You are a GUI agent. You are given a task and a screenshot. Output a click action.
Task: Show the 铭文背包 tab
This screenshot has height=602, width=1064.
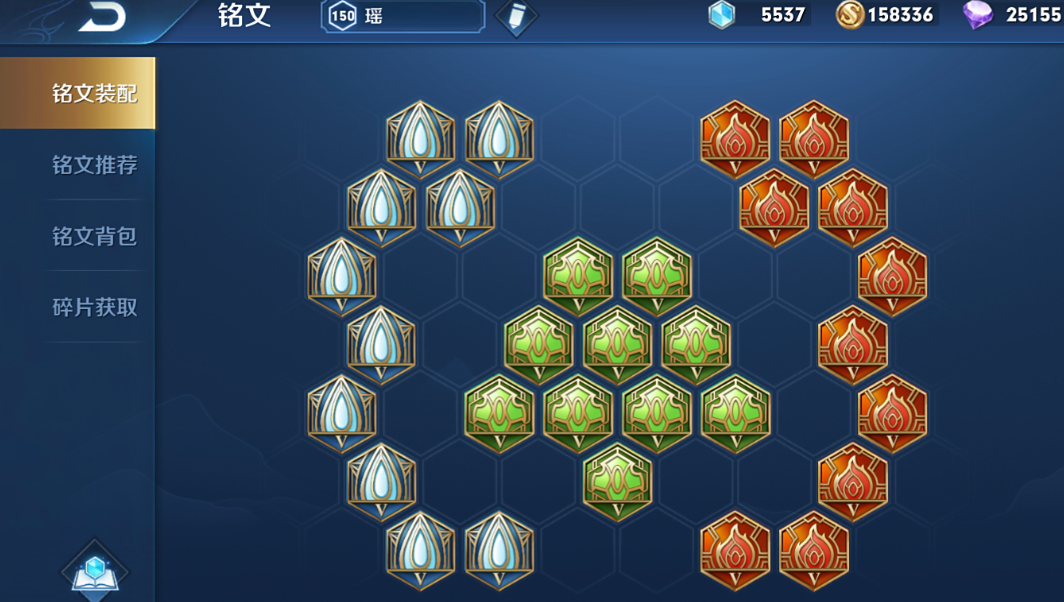click(94, 236)
